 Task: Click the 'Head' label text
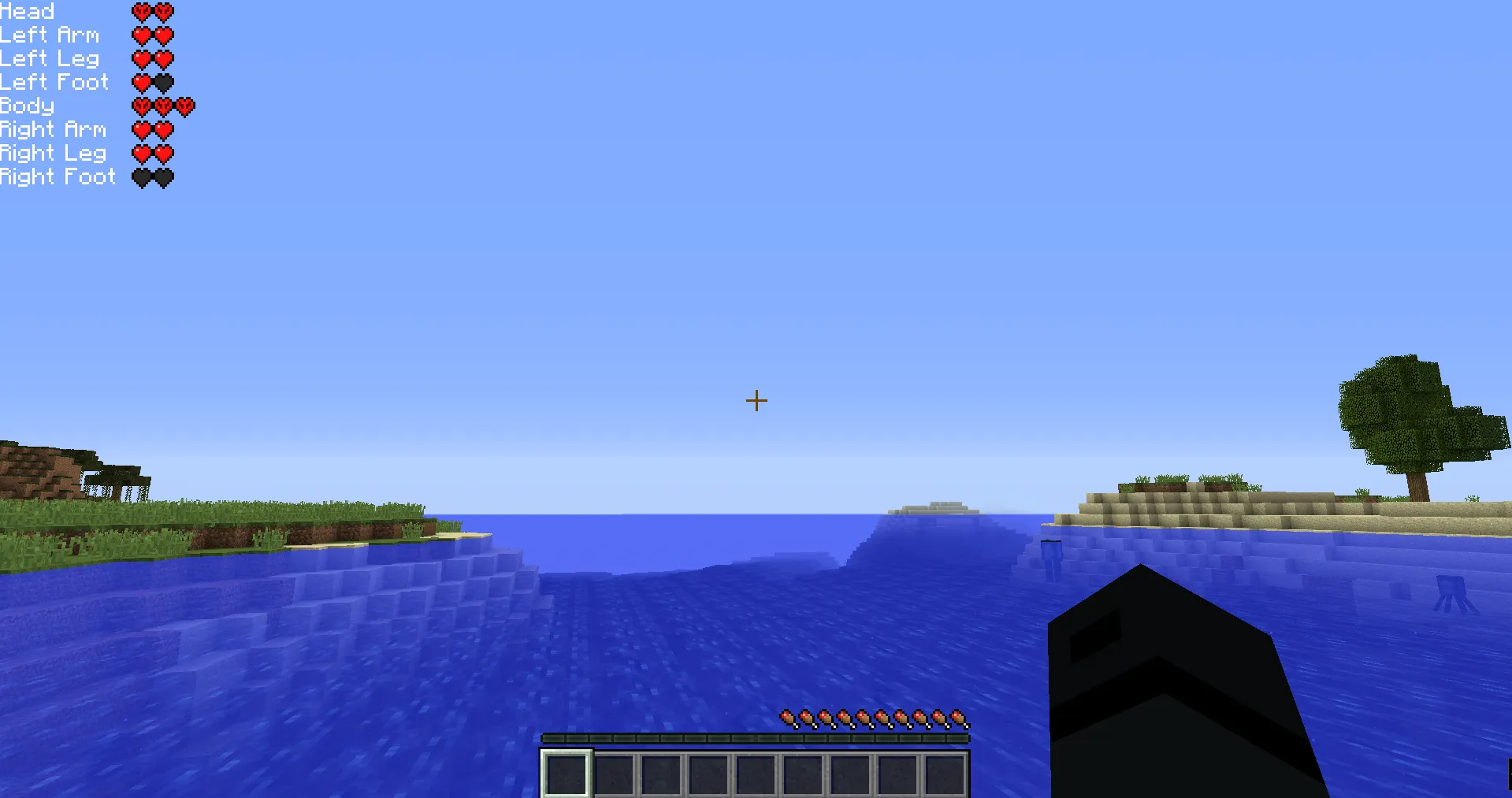pyautogui.click(x=27, y=11)
